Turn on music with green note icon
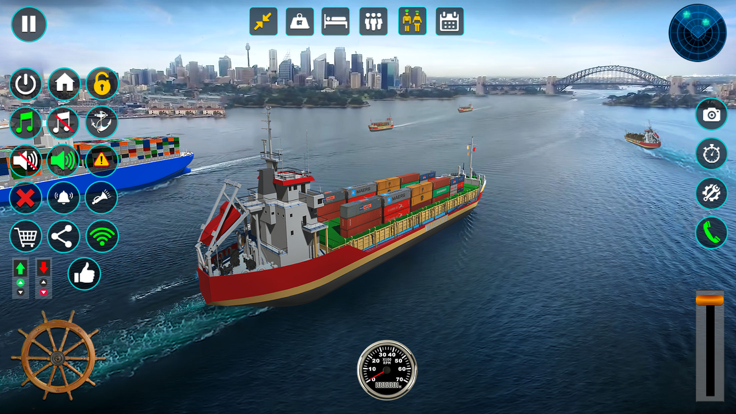The image size is (736, 414). pyautogui.click(x=26, y=122)
